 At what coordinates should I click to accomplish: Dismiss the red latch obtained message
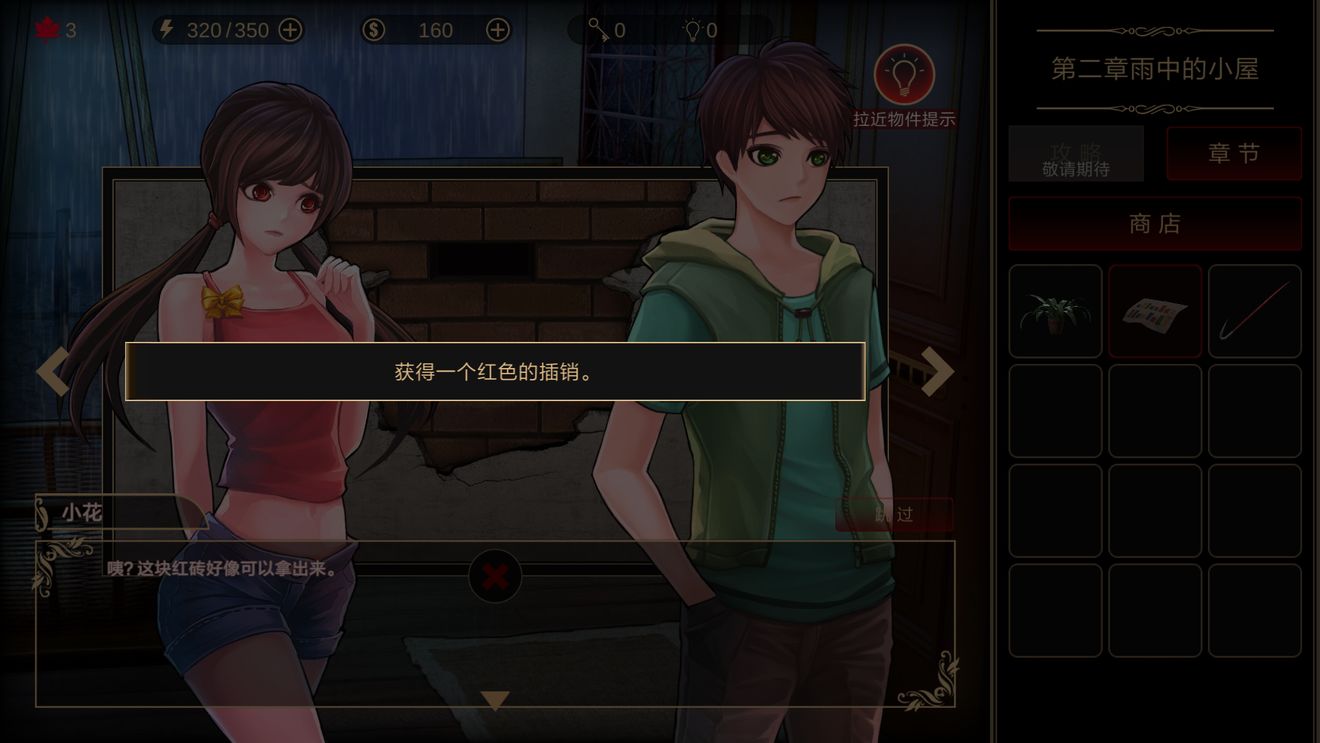coord(495,372)
